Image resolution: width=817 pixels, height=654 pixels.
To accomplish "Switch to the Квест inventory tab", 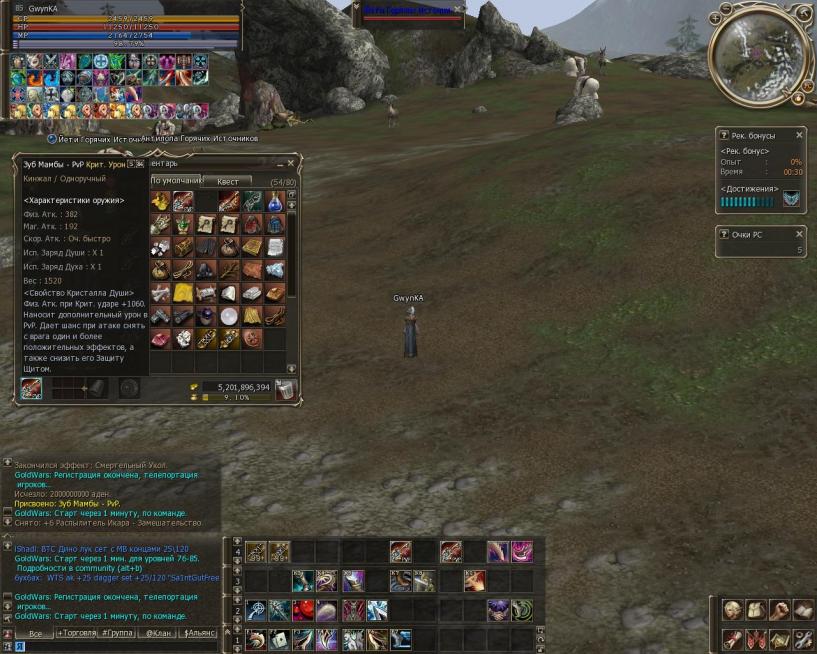I will pos(227,181).
